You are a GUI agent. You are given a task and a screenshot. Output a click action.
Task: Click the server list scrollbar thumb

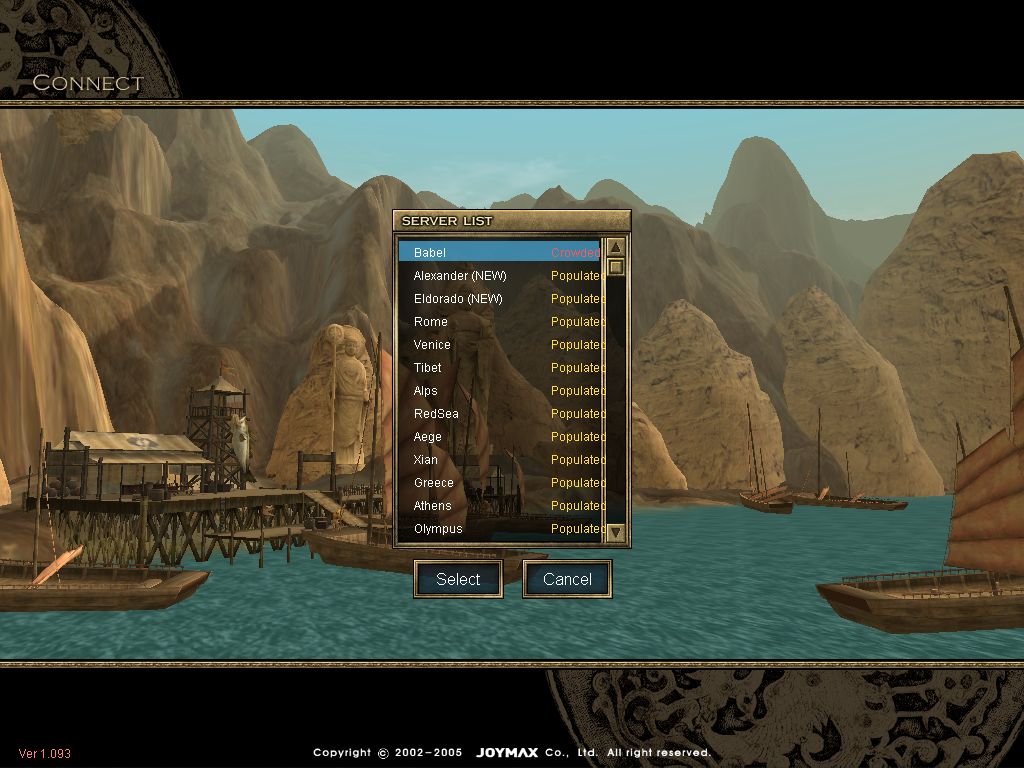[616, 267]
